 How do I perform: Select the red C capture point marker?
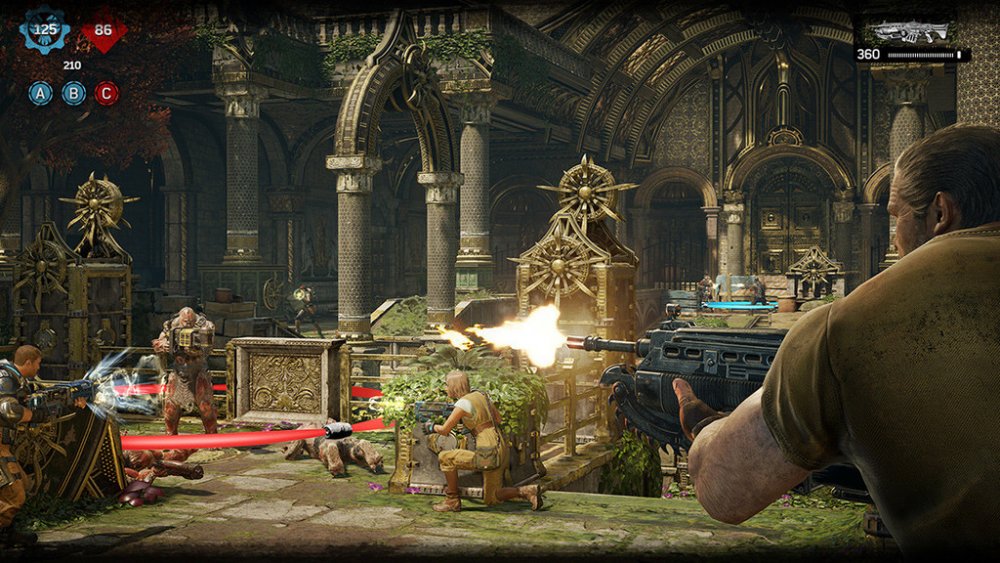pyautogui.click(x=106, y=94)
